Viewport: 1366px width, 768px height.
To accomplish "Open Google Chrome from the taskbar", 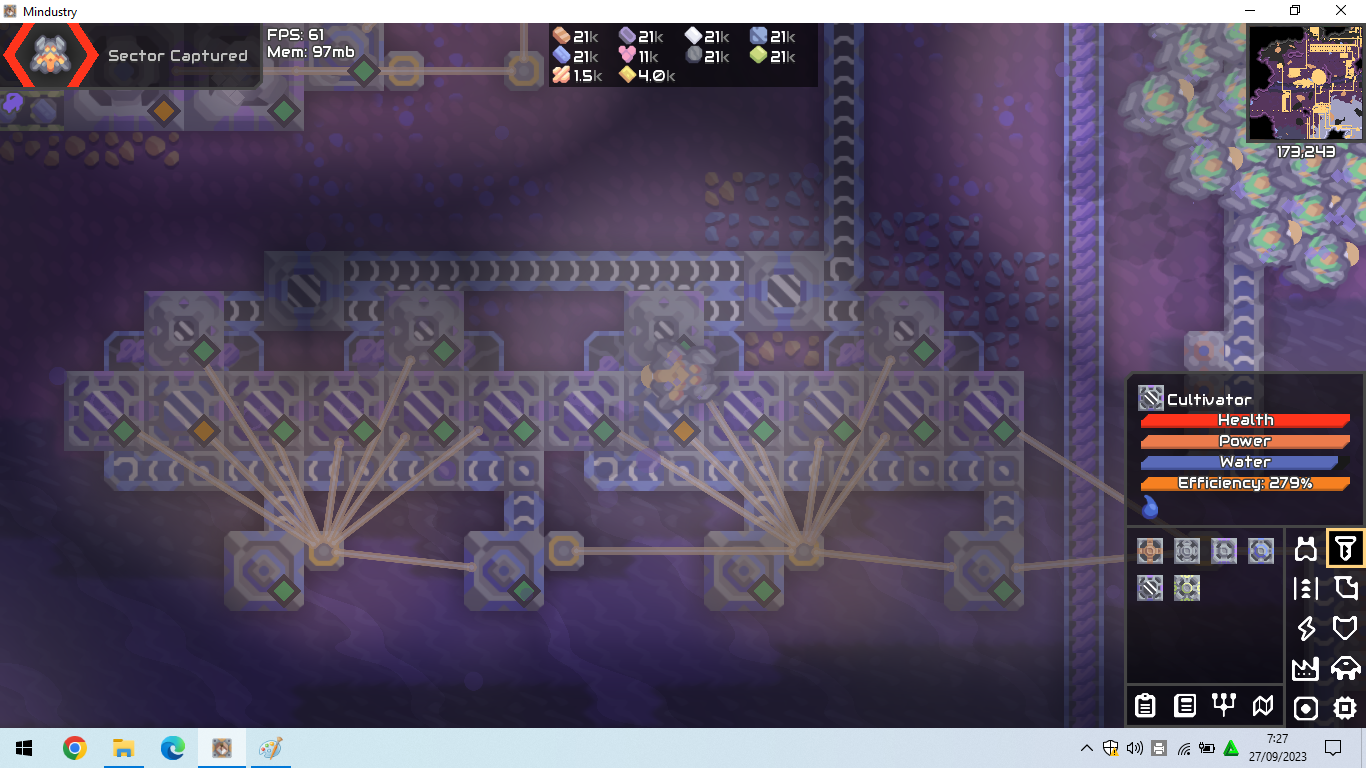I will coord(75,747).
